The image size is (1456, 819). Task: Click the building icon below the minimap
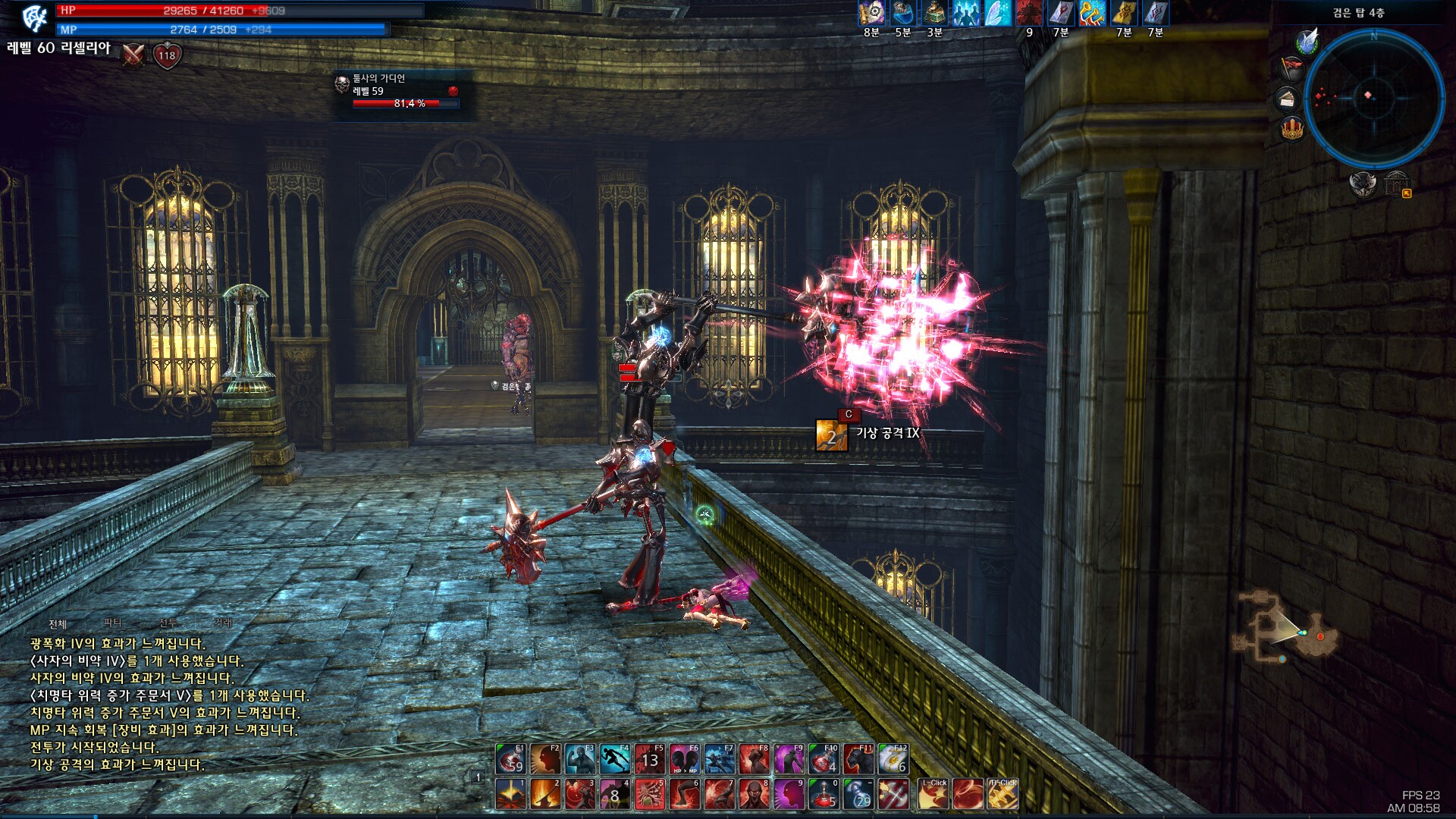pos(1395,184)
